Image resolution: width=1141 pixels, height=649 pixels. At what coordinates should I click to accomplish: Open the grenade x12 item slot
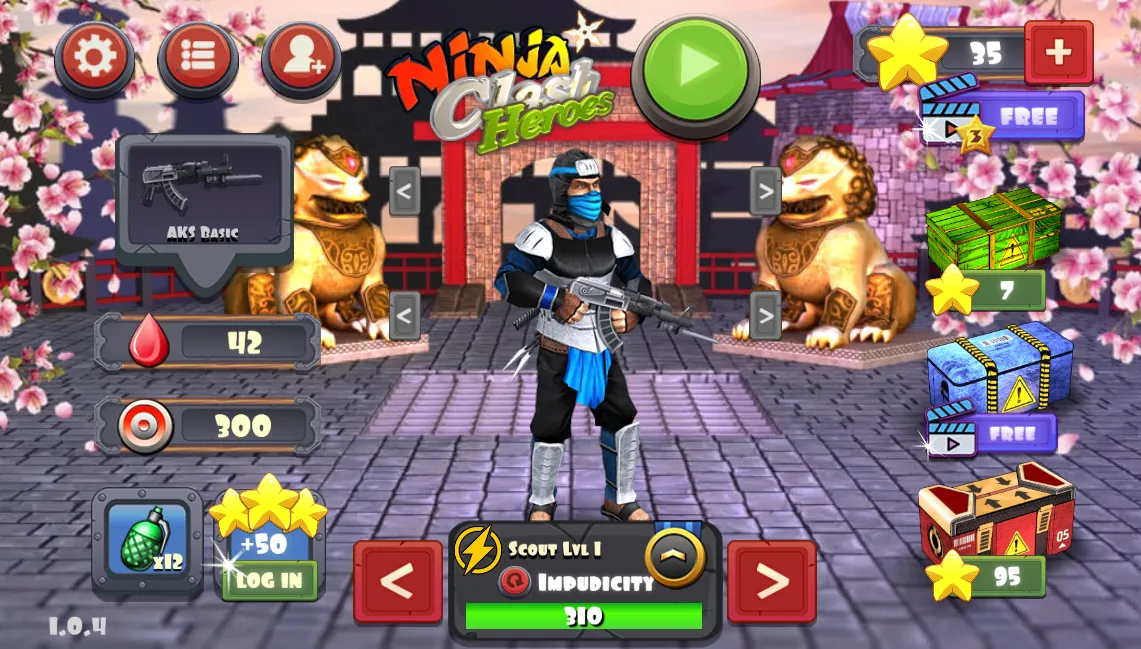tap(148, 541)
